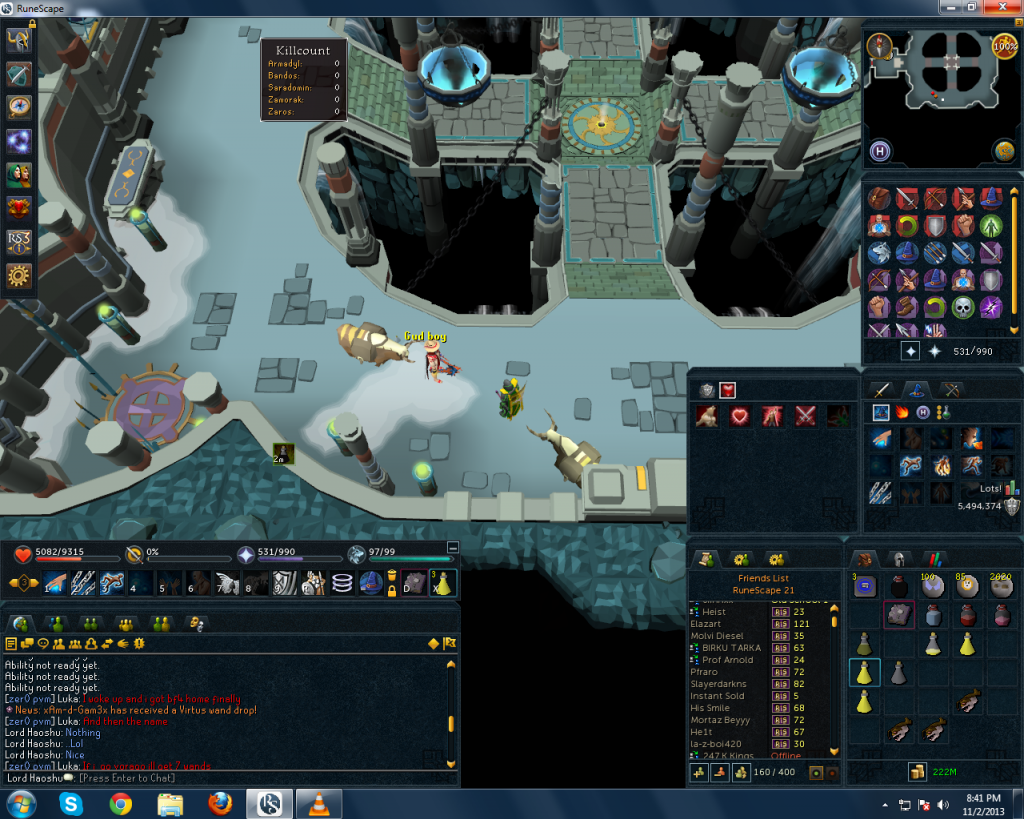
Task: Open the money pouch coins button
Action: click(x=916, y=771)
